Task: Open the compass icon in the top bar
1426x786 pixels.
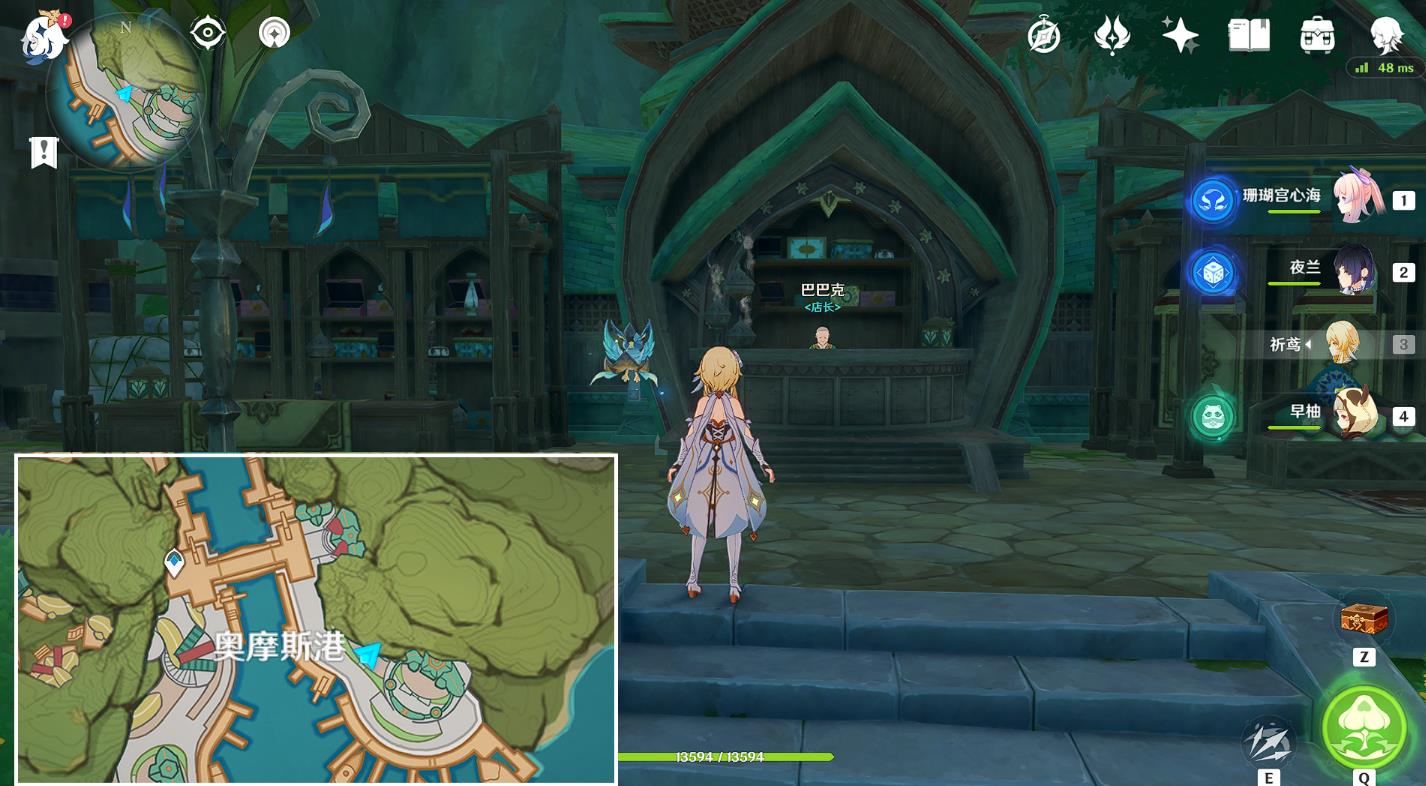Action: 1044,36
